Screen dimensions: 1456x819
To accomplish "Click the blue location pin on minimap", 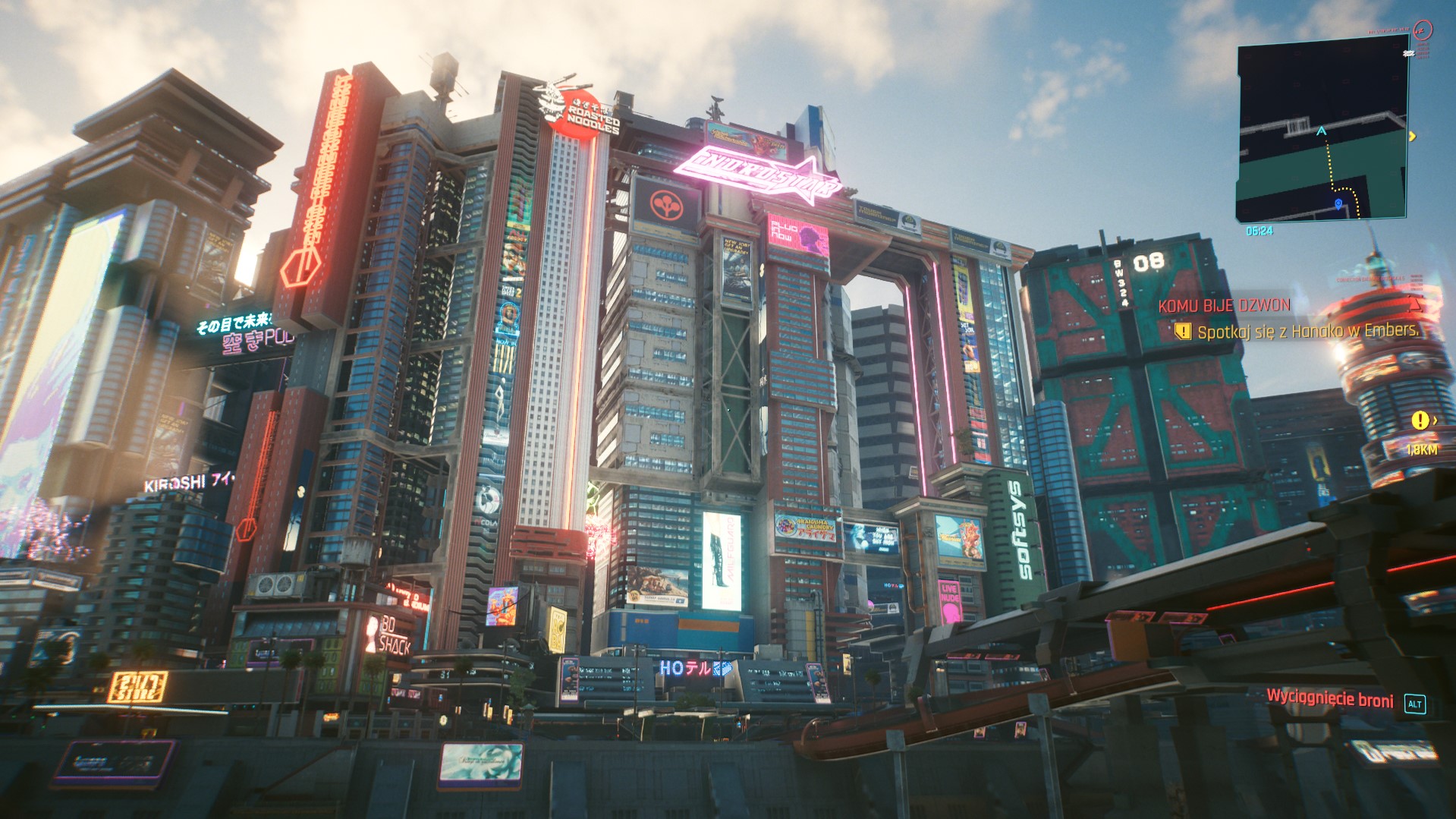I will (x=1338, y=204).
